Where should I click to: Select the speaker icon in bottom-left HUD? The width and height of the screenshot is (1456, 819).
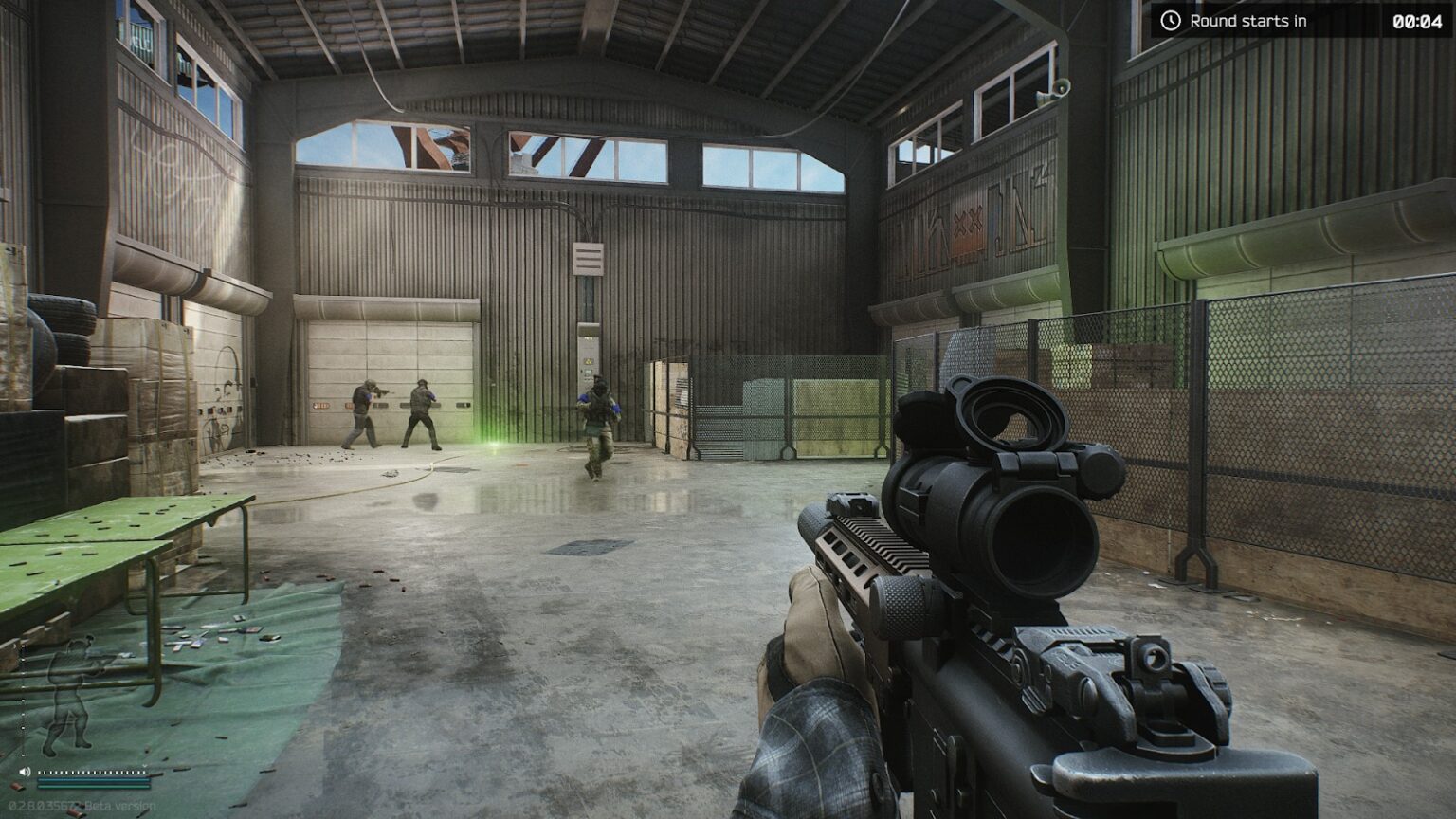tap(26, 771)
